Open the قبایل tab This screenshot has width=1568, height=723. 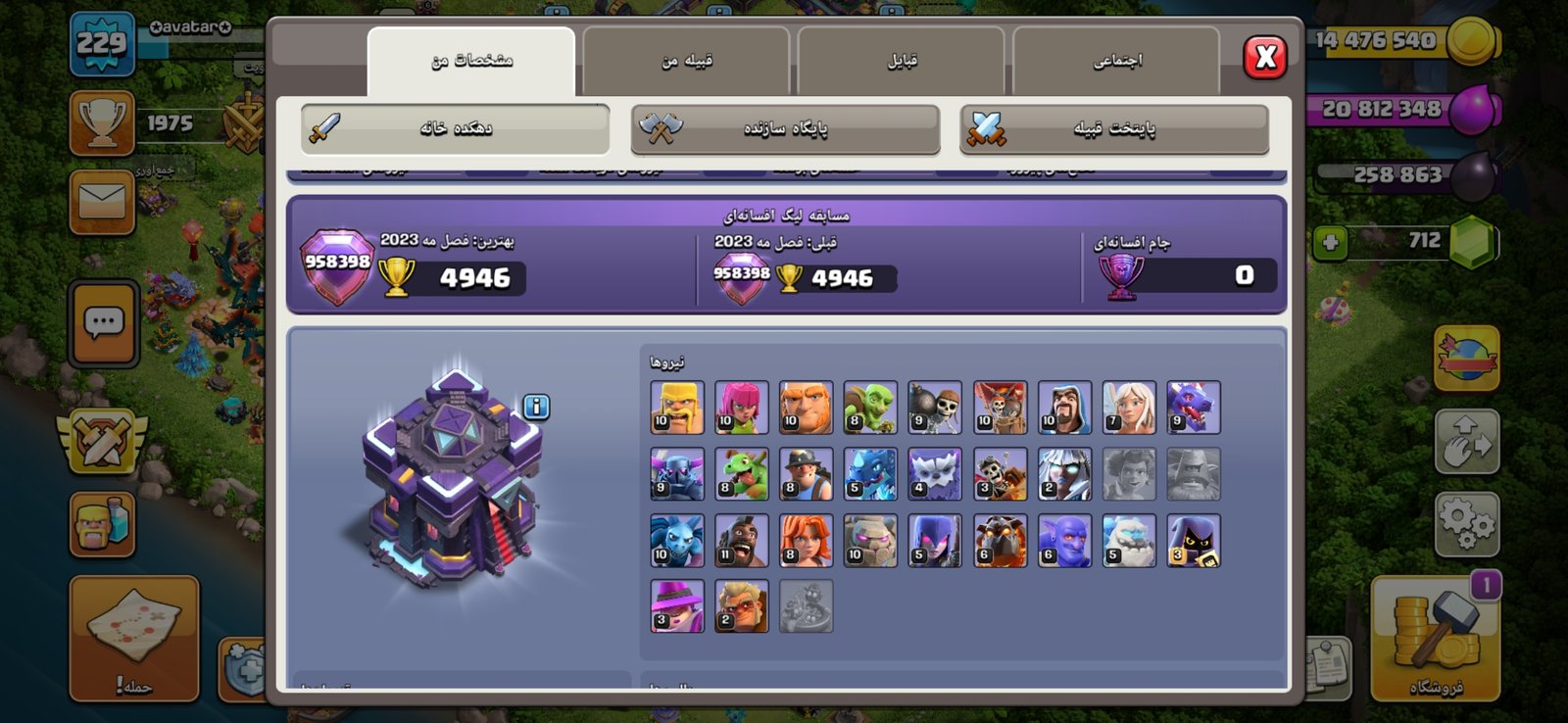click(902, 61)
